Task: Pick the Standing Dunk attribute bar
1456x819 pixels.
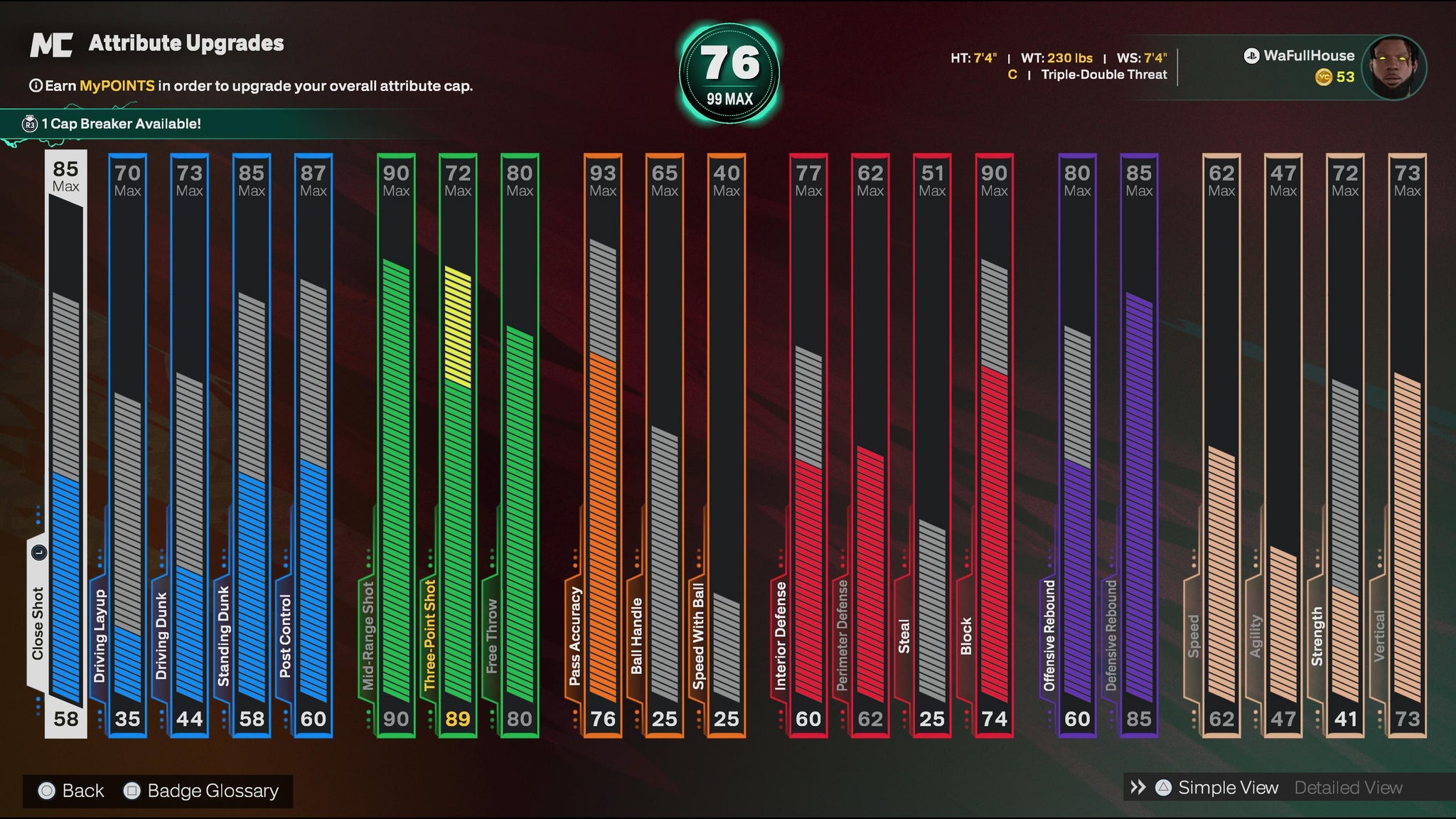Action: (252, 444)
